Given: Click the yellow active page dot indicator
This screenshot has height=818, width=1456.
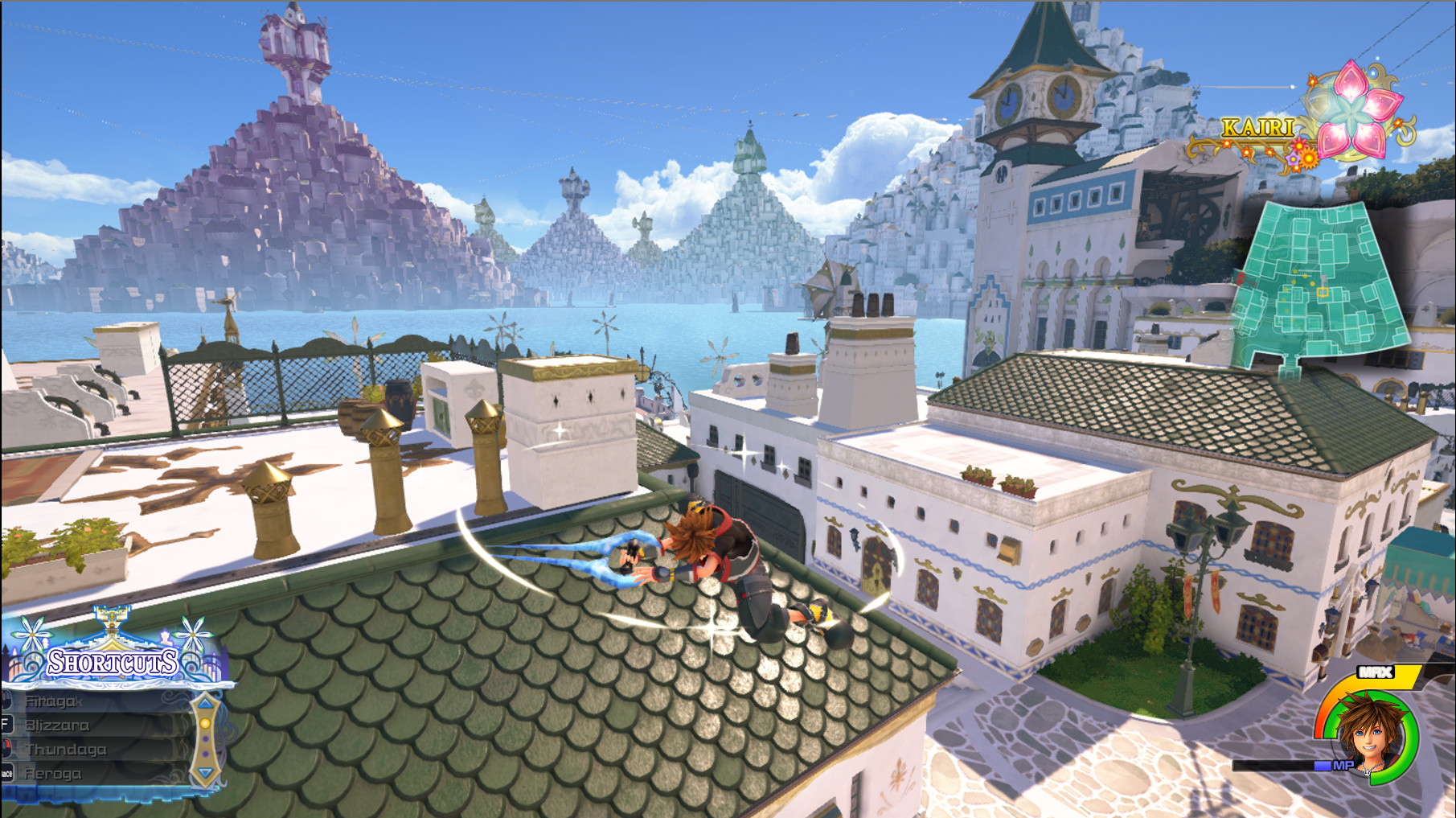Looking at the screenshot, I should [x=206, y=725].
